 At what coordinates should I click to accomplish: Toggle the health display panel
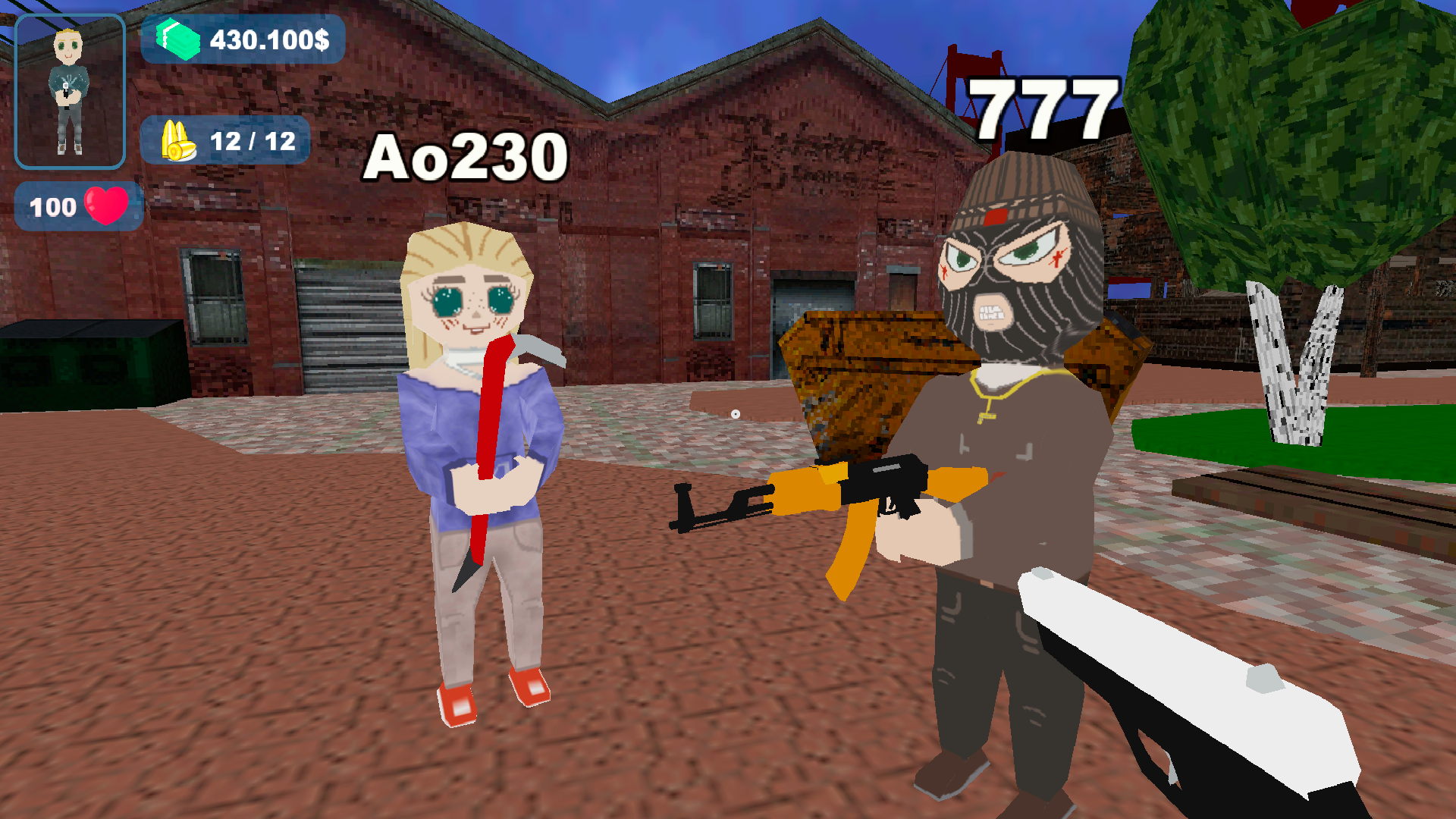(x=78, y=205)
